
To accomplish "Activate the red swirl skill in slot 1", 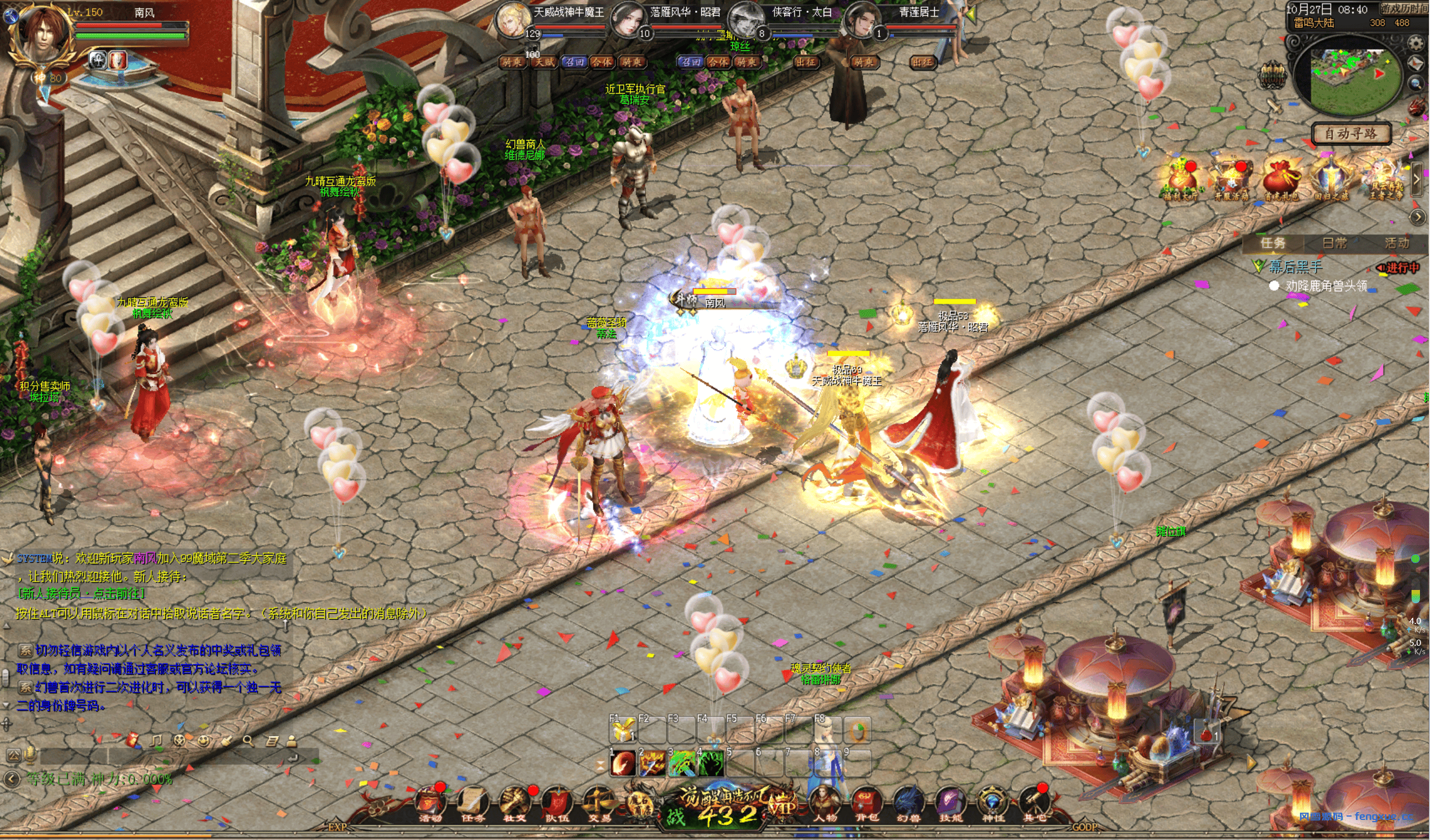I will [623, 764].
